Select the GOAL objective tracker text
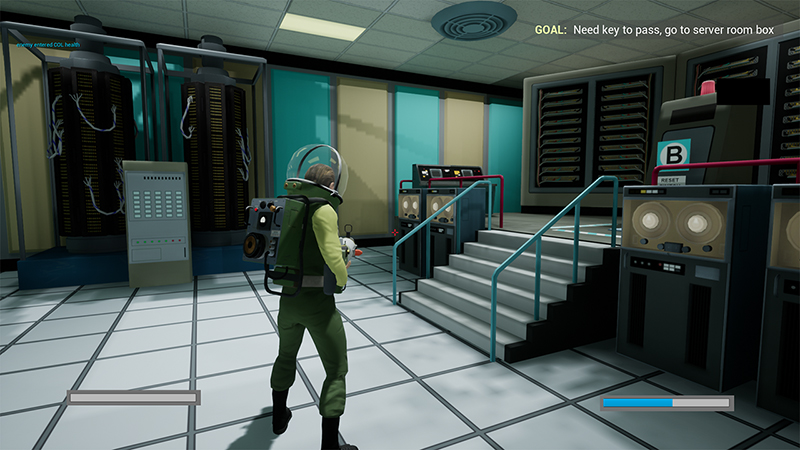This screenshot has width=800, height=450. click(x=654, y=31)
